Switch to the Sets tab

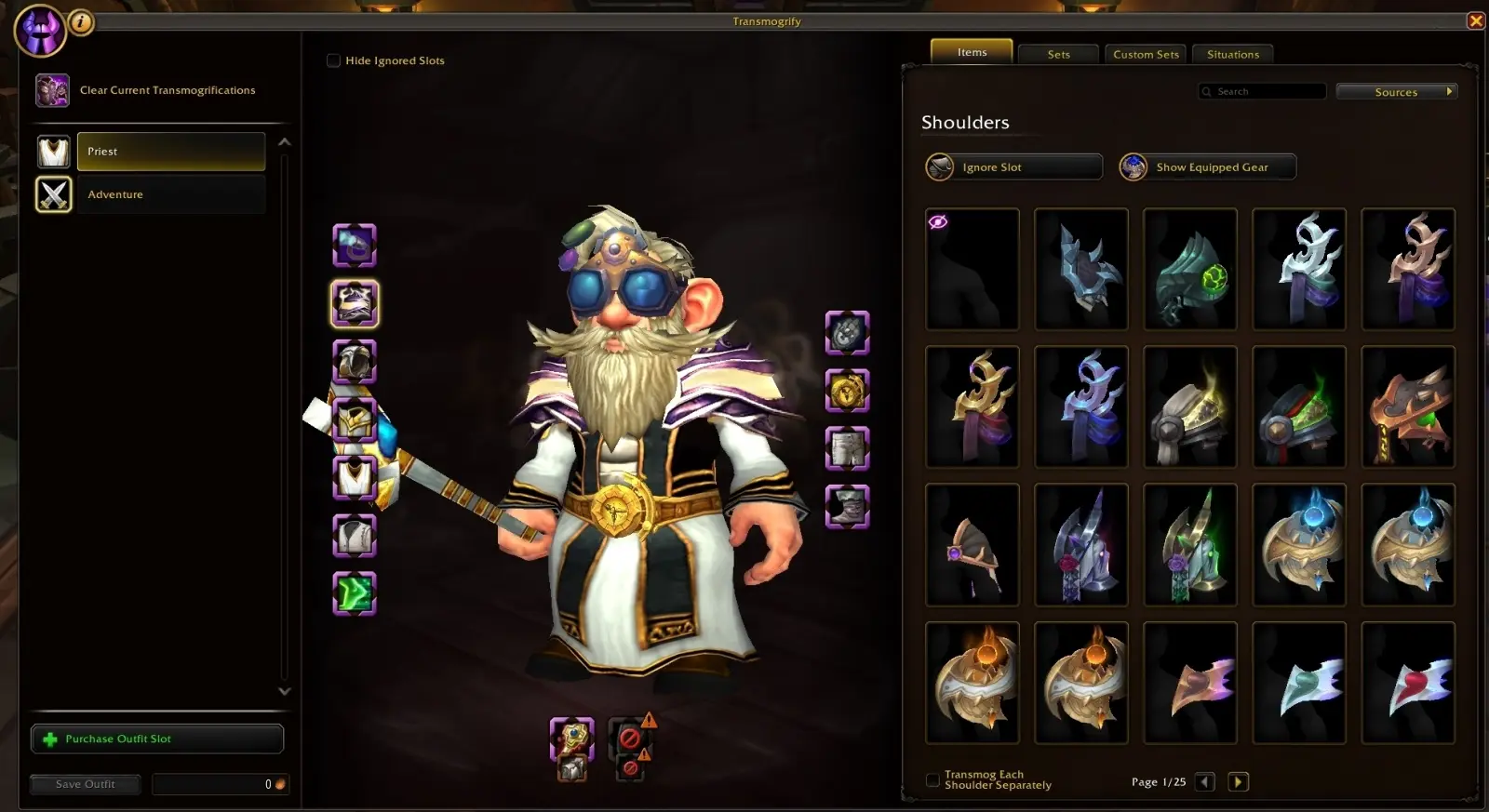point(1057,54)
